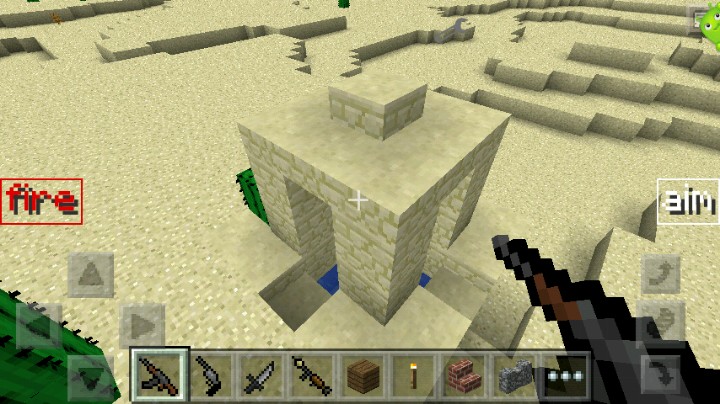Pick the torch from the hotbar
Screen dimensions: 720x404
[413, 375]
